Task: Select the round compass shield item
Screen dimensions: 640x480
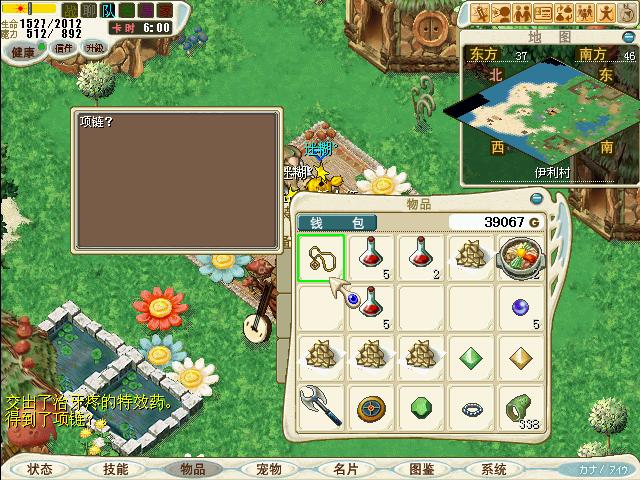Action: click(371, 408)
